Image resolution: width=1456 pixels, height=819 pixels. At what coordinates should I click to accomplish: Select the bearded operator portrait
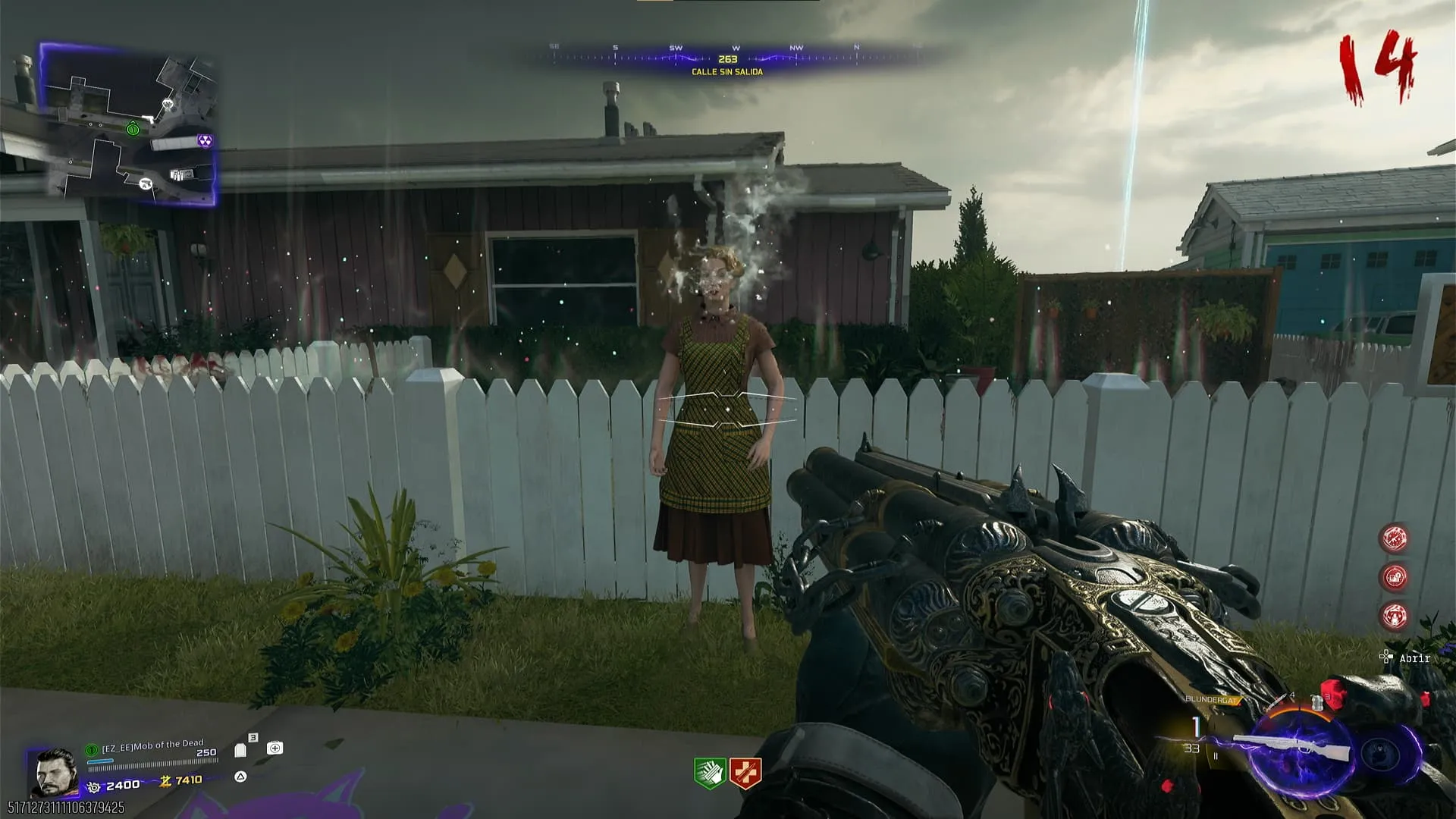click(x=56, y=772)
